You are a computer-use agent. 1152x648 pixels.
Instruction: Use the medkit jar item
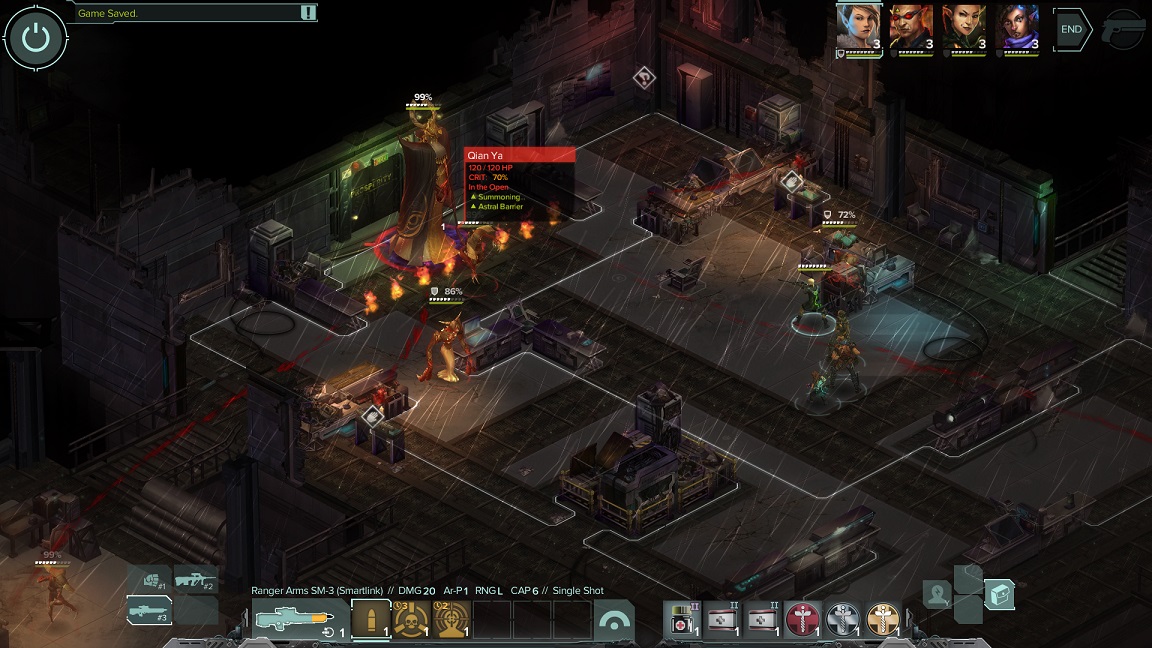[x=683, y=620]
